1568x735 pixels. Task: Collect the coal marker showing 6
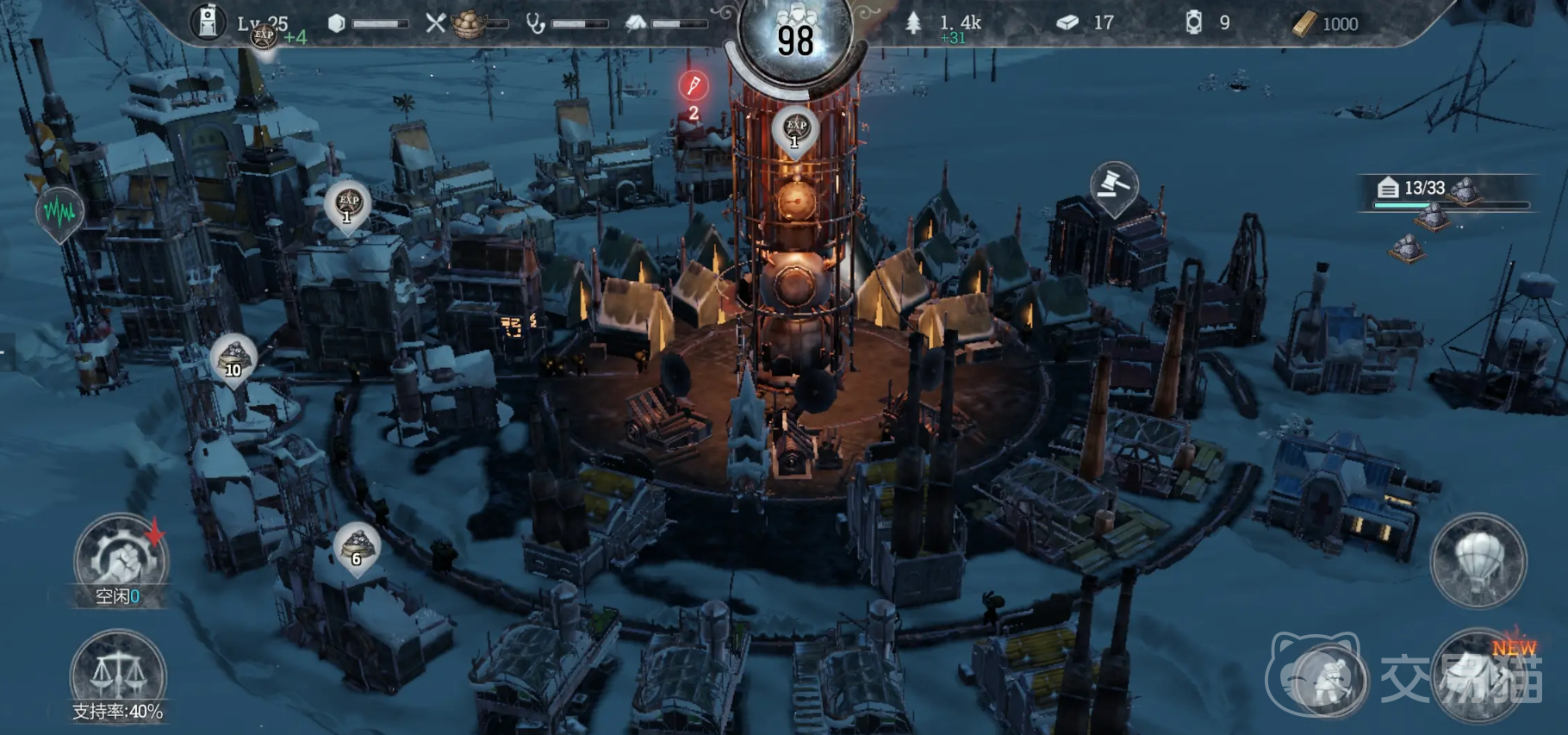pos(357,547)
